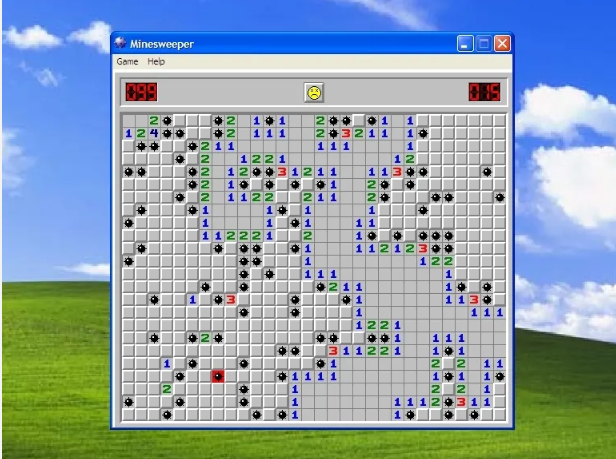The image size is (616, 459).
Task: Open the Game menu
Action: 127,62
